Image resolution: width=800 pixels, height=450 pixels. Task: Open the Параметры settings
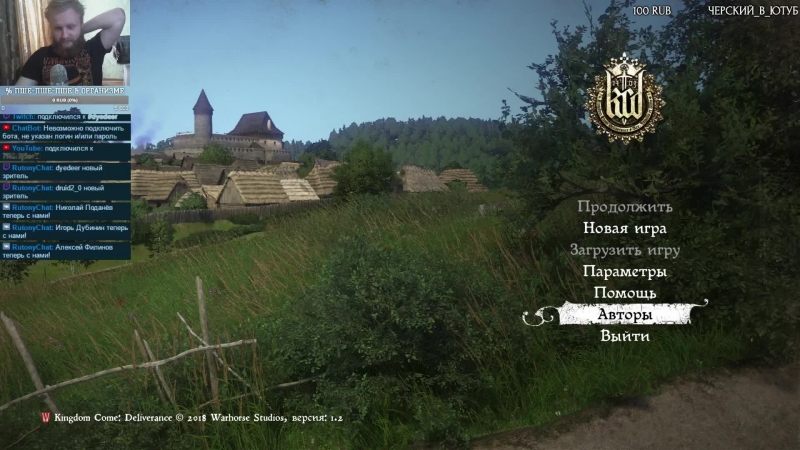pyautogui.click(x=625, y=272)
